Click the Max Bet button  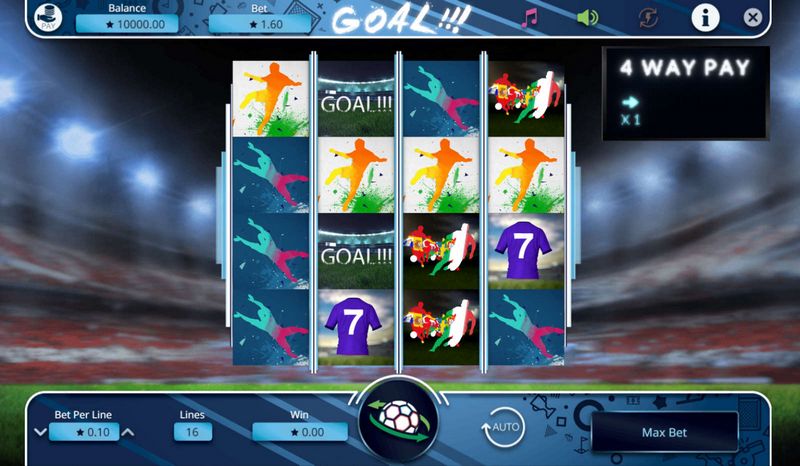point(665,432)
